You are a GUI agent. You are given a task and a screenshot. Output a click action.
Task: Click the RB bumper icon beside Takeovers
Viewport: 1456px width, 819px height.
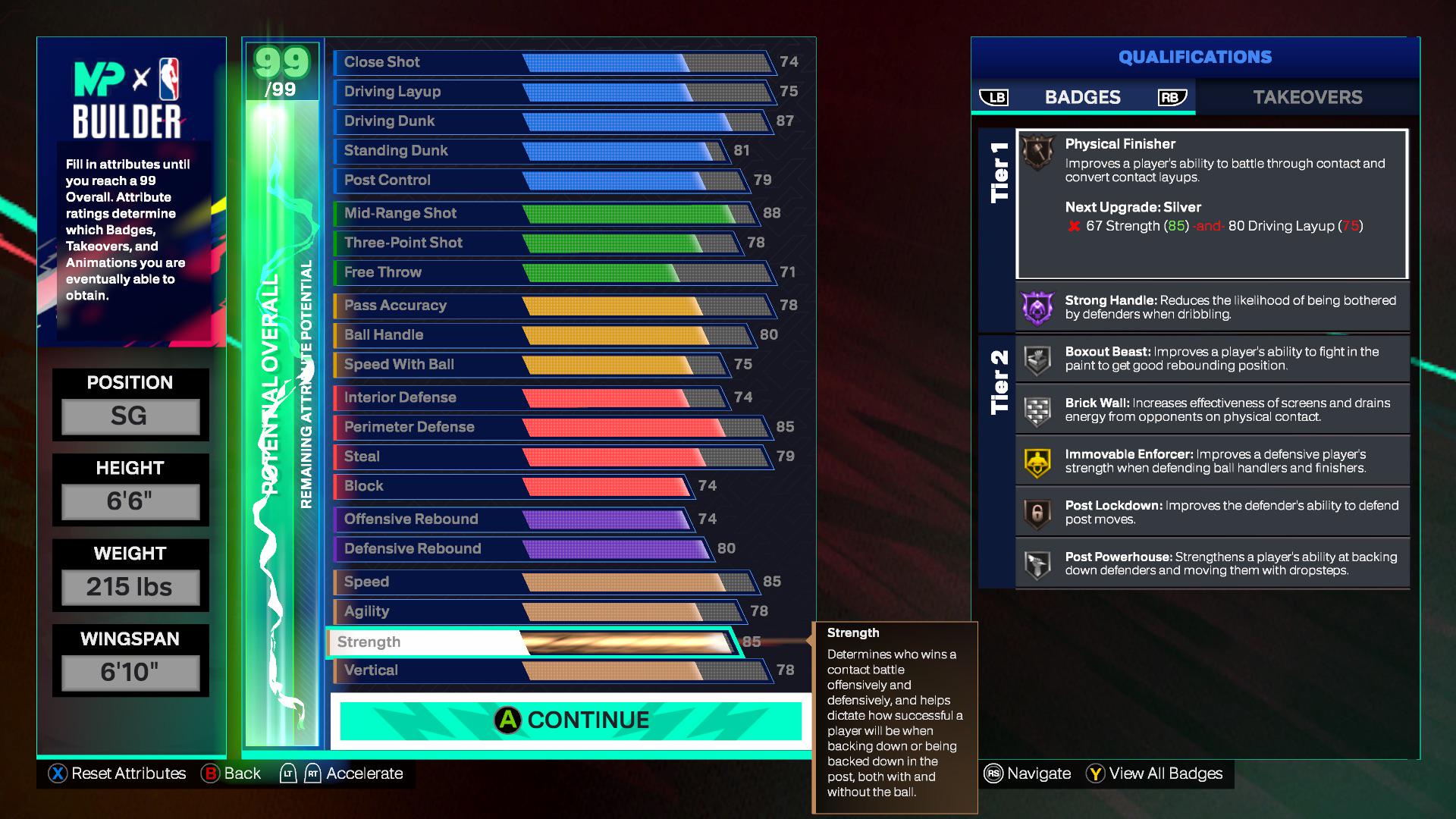click(x=1171, y=97)
